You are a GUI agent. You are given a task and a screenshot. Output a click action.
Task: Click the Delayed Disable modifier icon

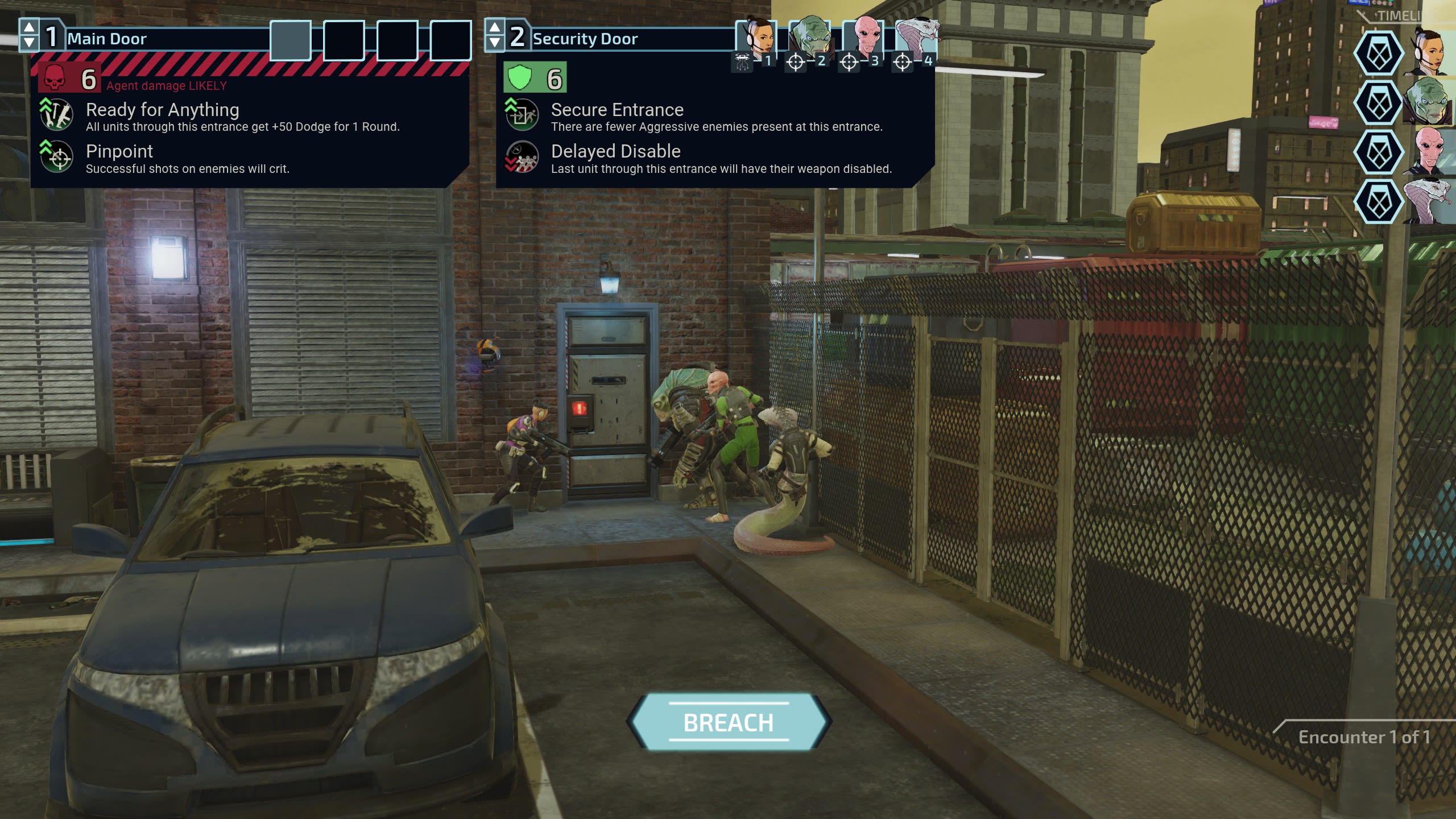[x=521, y=156]
